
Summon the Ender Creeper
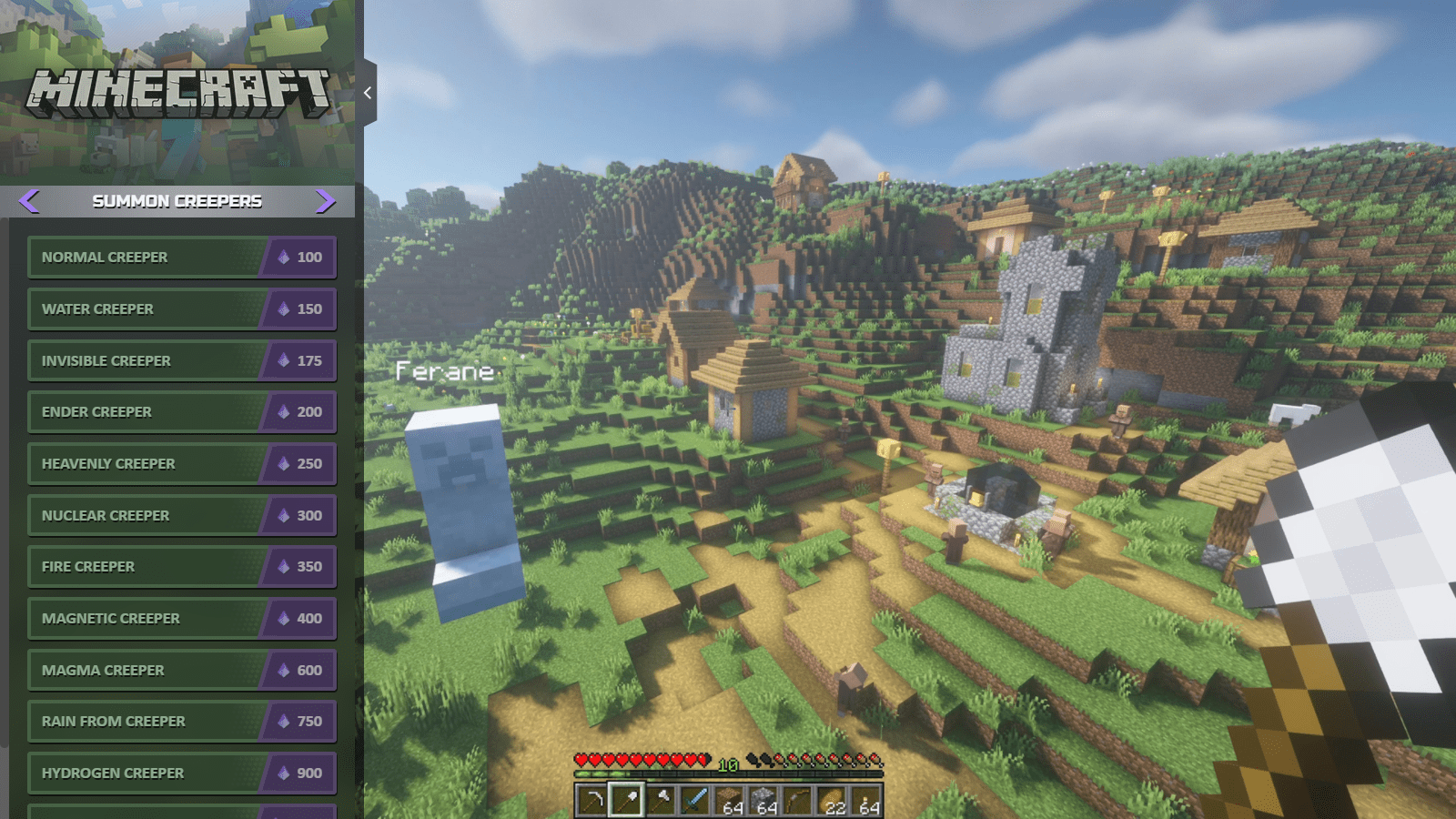coord(182,412)
